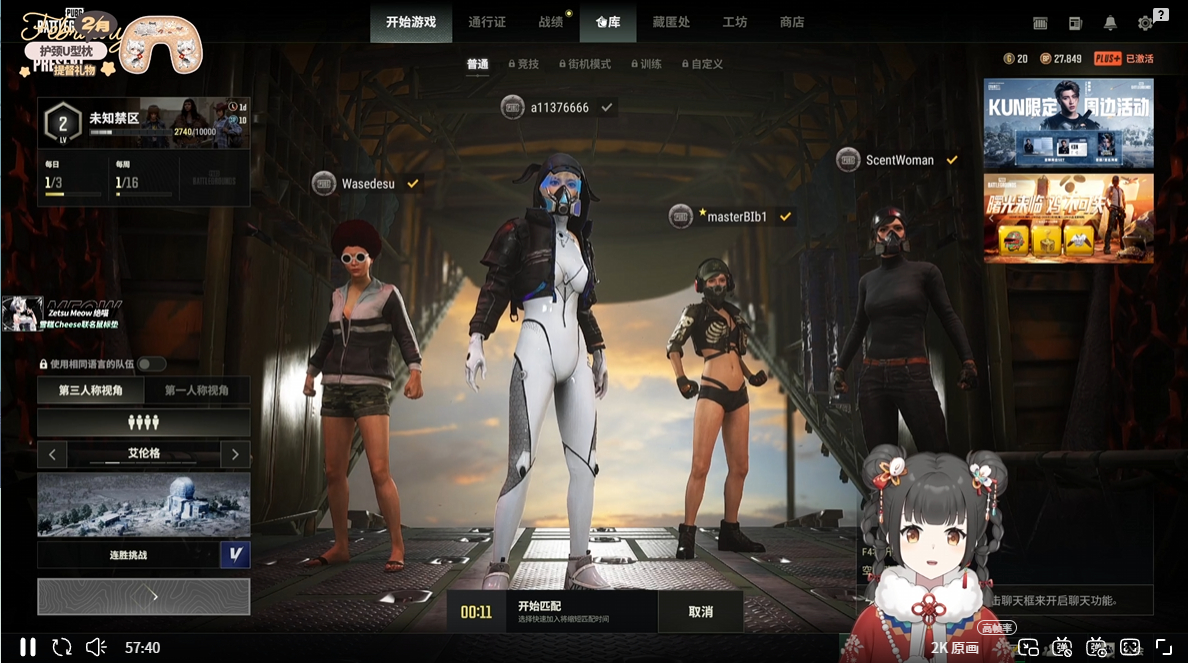Mute the video player sound
Viewport: 1188px width, 663px height.
96,647
